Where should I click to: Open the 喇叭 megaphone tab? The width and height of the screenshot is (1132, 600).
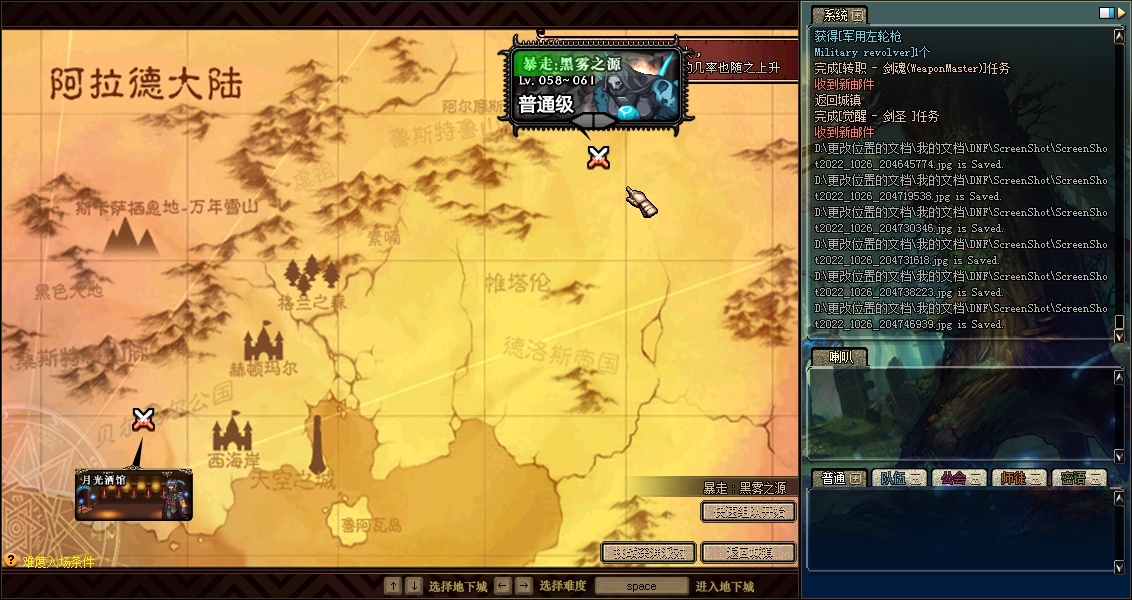point(838,357)
